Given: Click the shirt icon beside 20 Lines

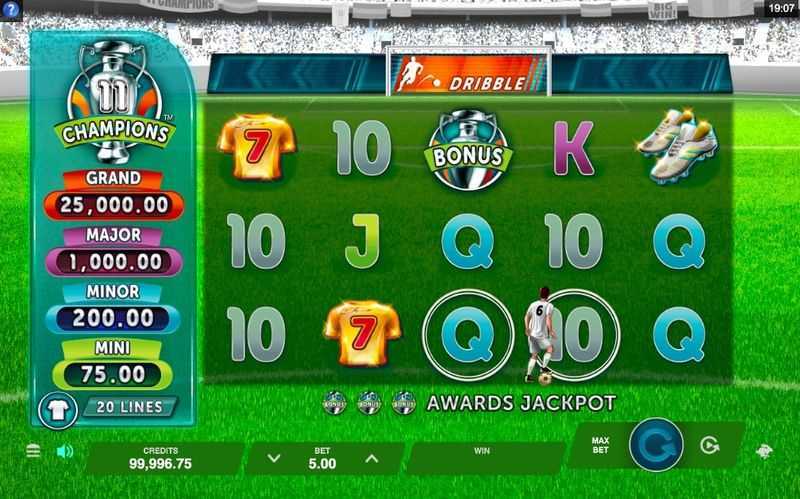Looking at the screenshot, I should tap(58, 407).
